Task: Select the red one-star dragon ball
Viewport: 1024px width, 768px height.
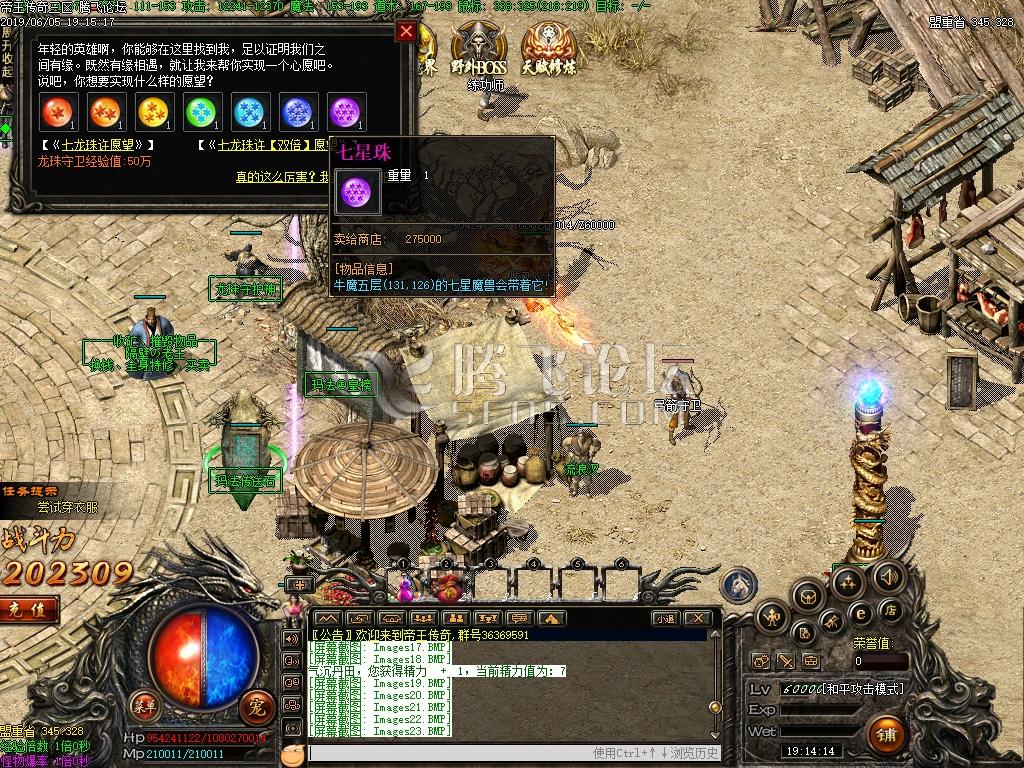Action: tap(58, 112)
